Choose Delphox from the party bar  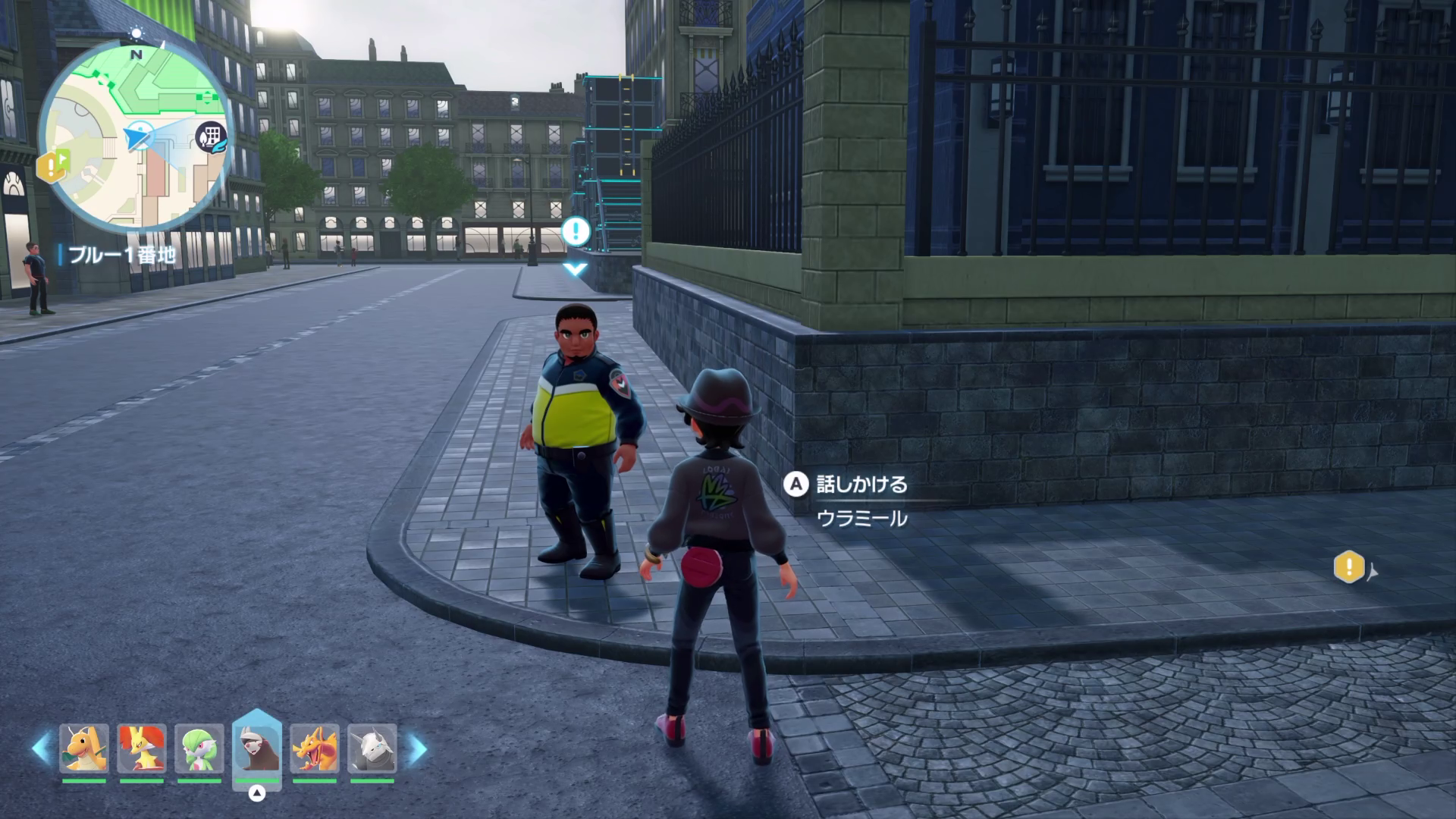pyautogui.click(x=142, y=748)
